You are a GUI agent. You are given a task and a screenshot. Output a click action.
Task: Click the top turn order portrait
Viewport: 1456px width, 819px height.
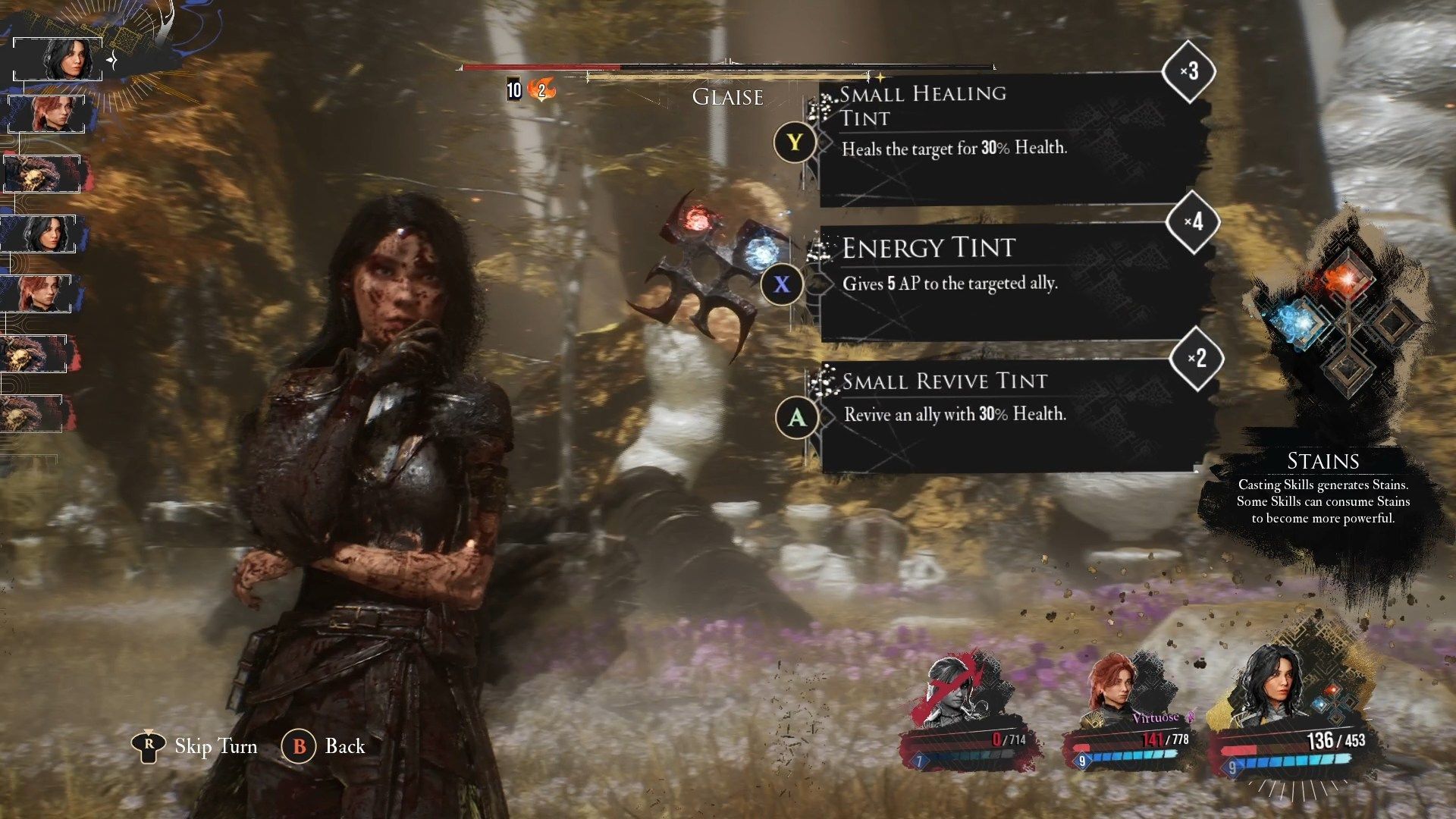59,59
